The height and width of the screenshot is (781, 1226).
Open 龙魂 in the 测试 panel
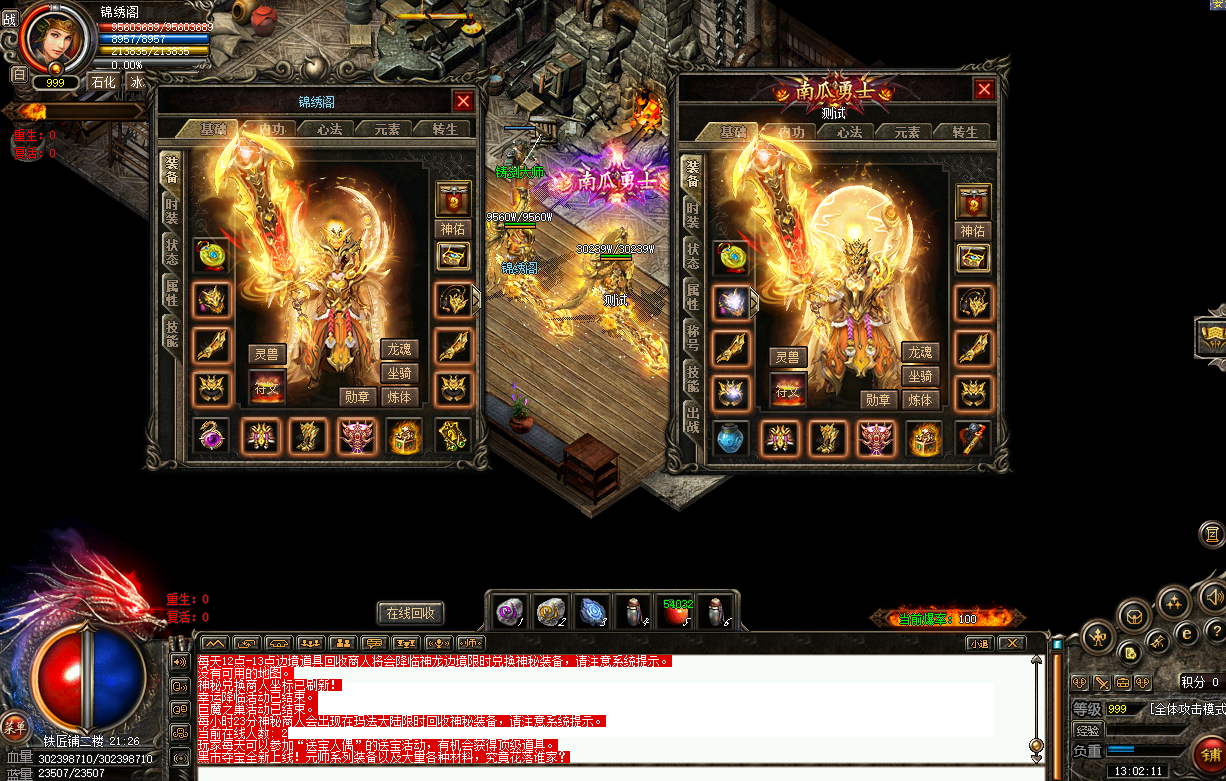point(920,352)
